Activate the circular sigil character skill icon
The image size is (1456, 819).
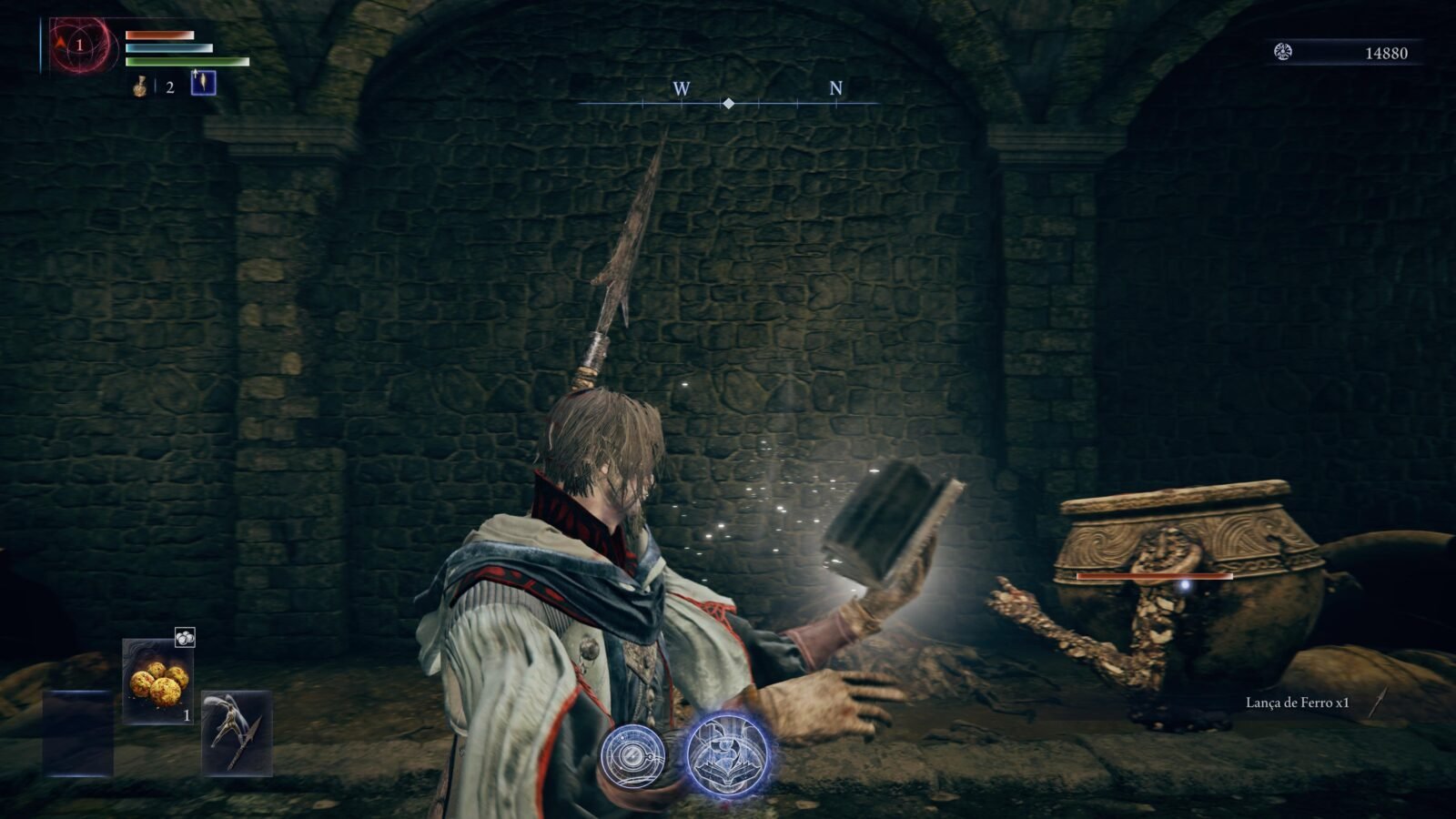[x=633, y=756]
